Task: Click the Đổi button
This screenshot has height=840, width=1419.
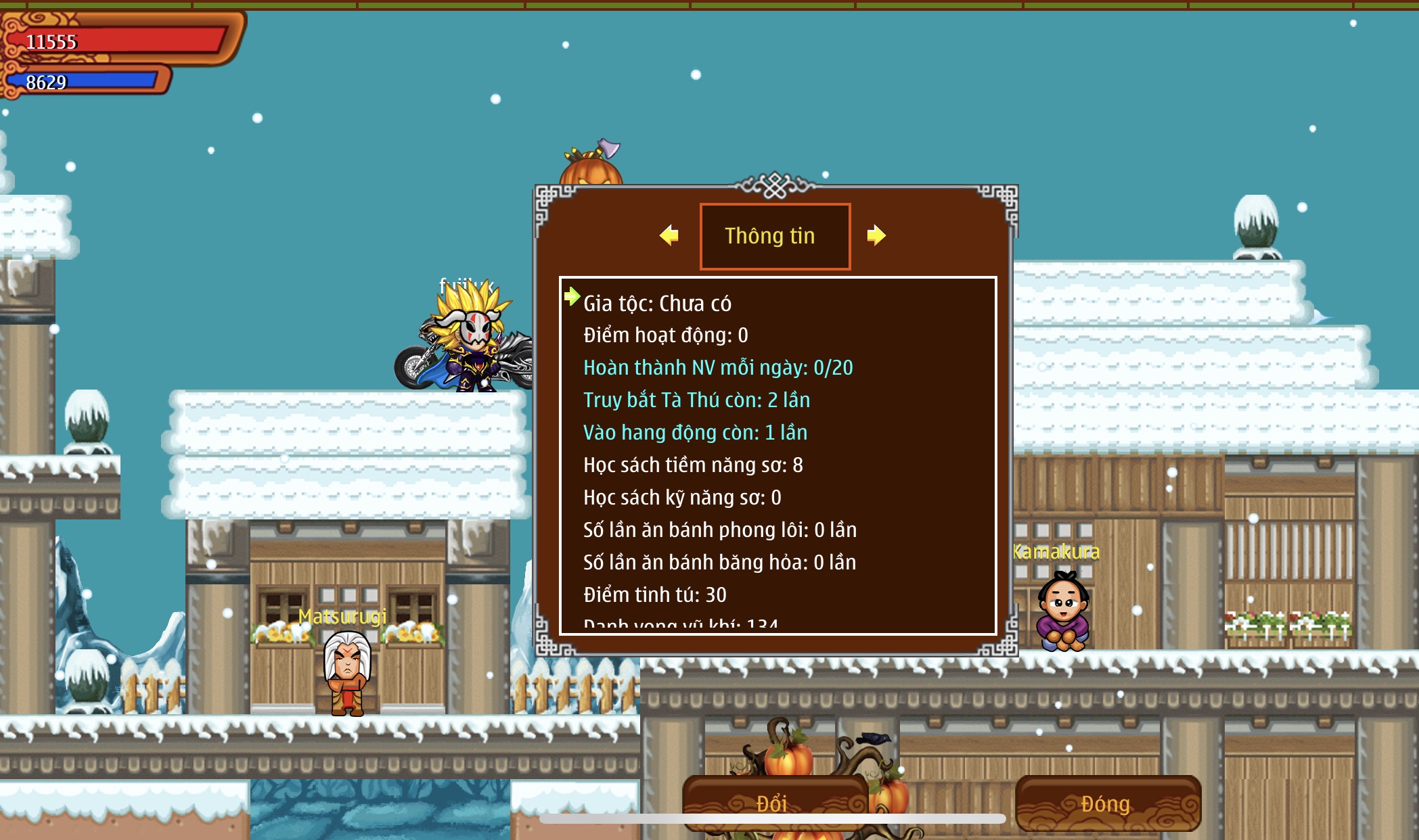Action: 774,803
